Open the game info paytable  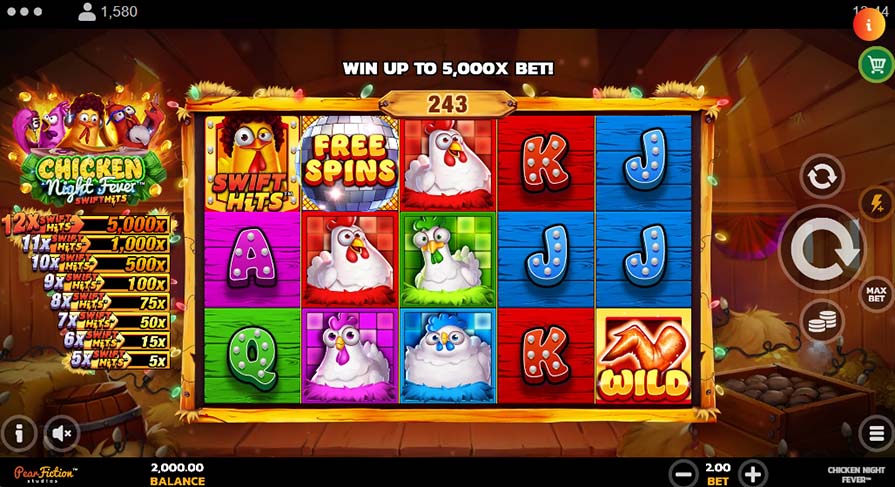19,433
